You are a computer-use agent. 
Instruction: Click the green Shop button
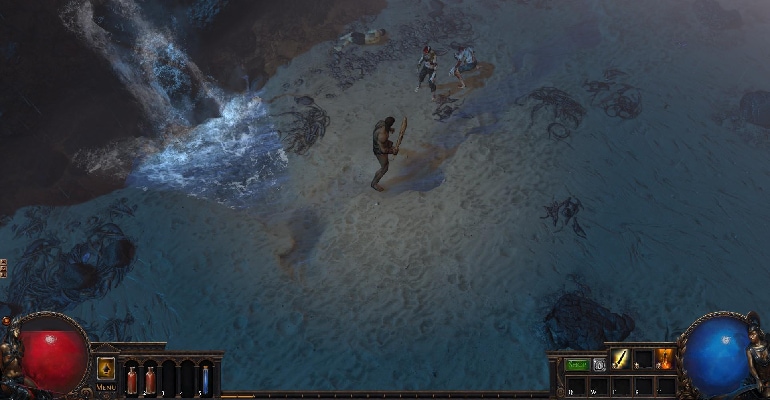[577, 365]
